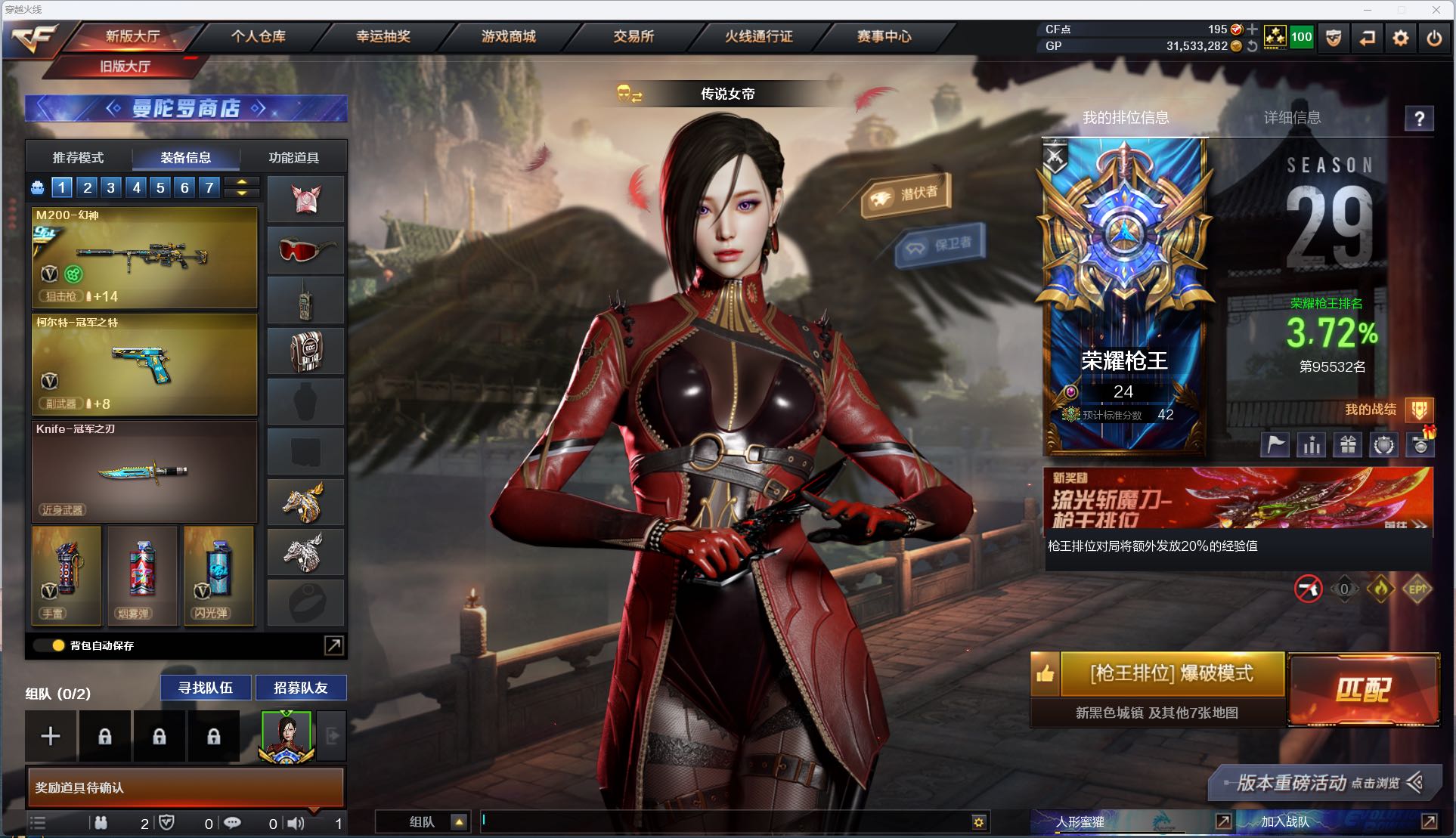Click the 招募队友 recruit teammates button

click(301, 688)
